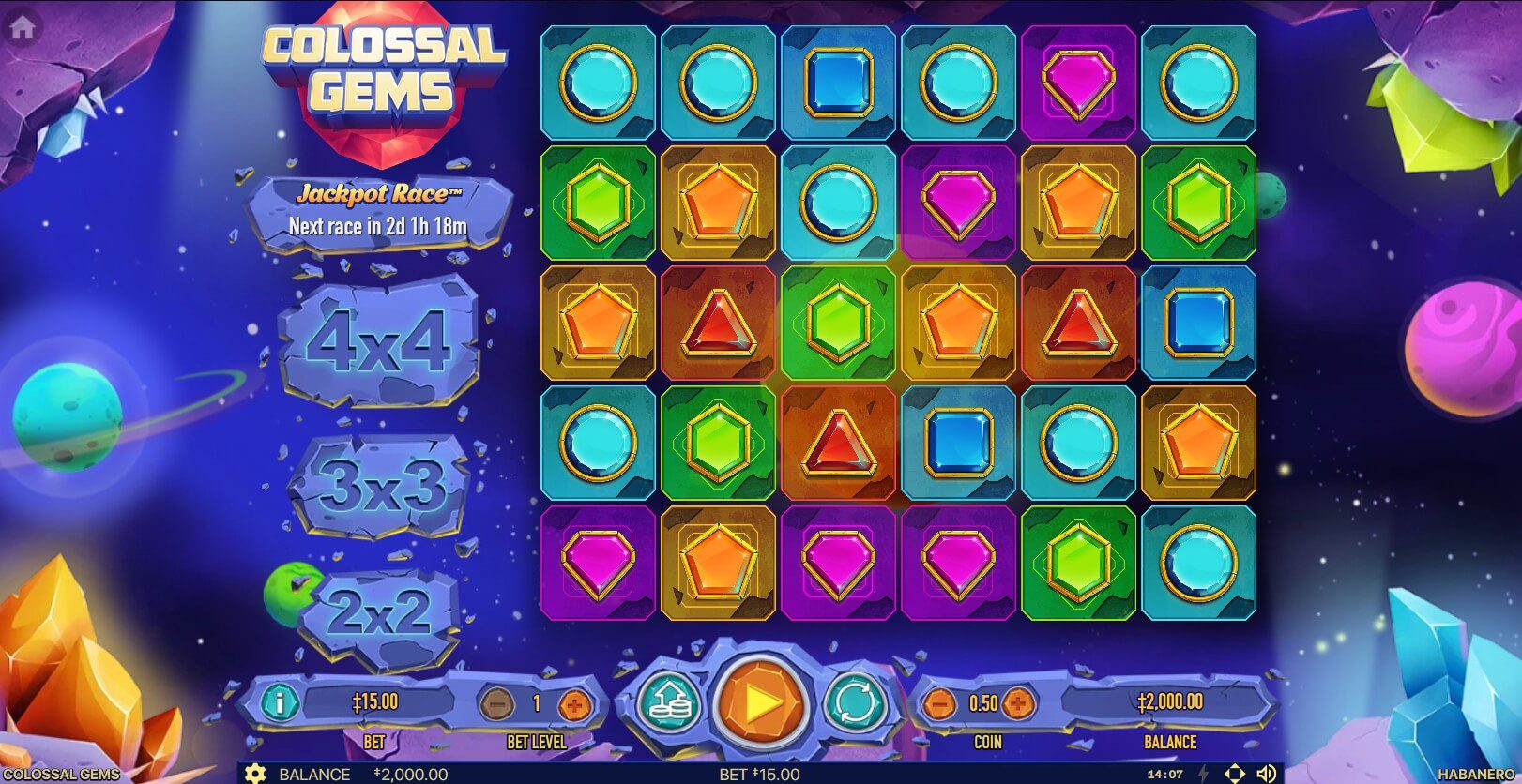Toggle fullscreen mode in the status bar
The width and height of the screenshot is (1522, 784).
pos(1234,774)
